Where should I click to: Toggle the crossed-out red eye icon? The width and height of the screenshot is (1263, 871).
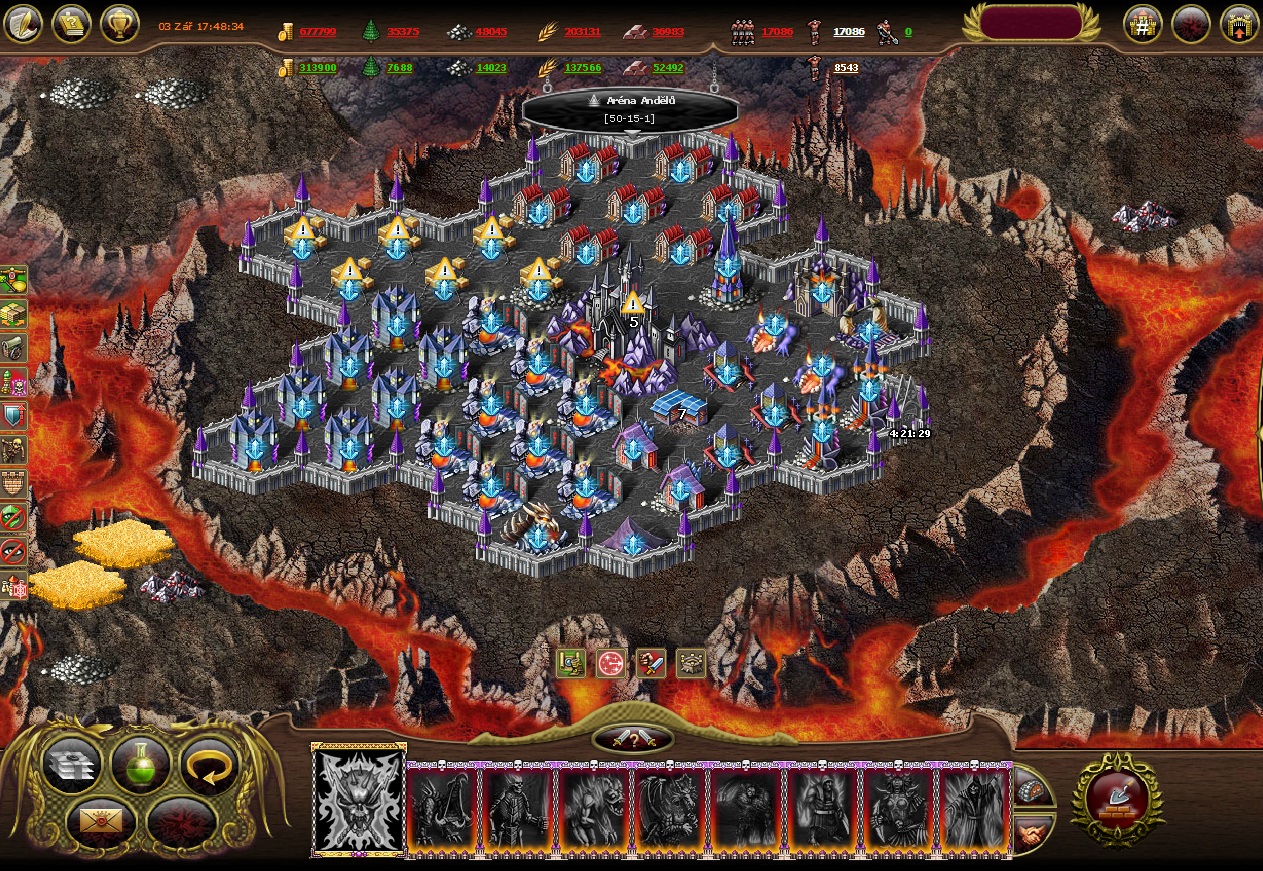tap(13, 551)
